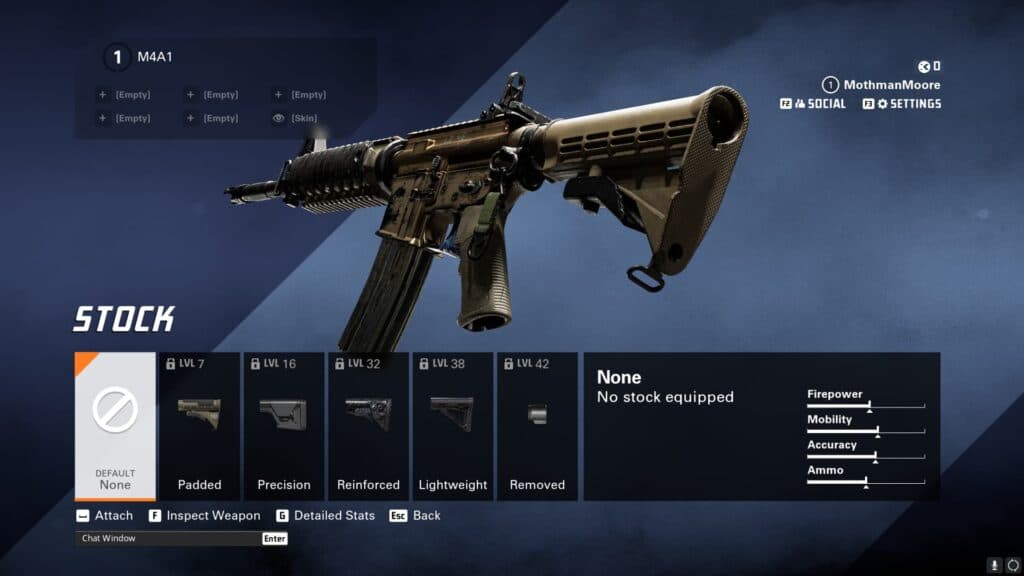
Task: Open the Social menu
Action: [814, 104]
